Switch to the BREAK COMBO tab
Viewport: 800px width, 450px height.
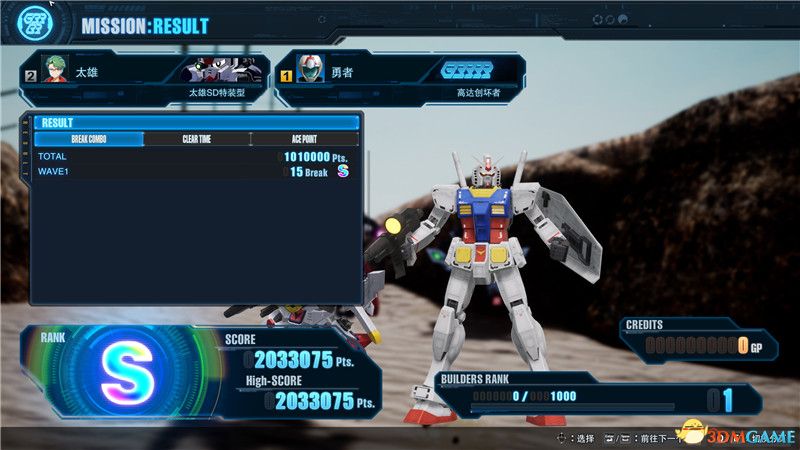[90, 139]
